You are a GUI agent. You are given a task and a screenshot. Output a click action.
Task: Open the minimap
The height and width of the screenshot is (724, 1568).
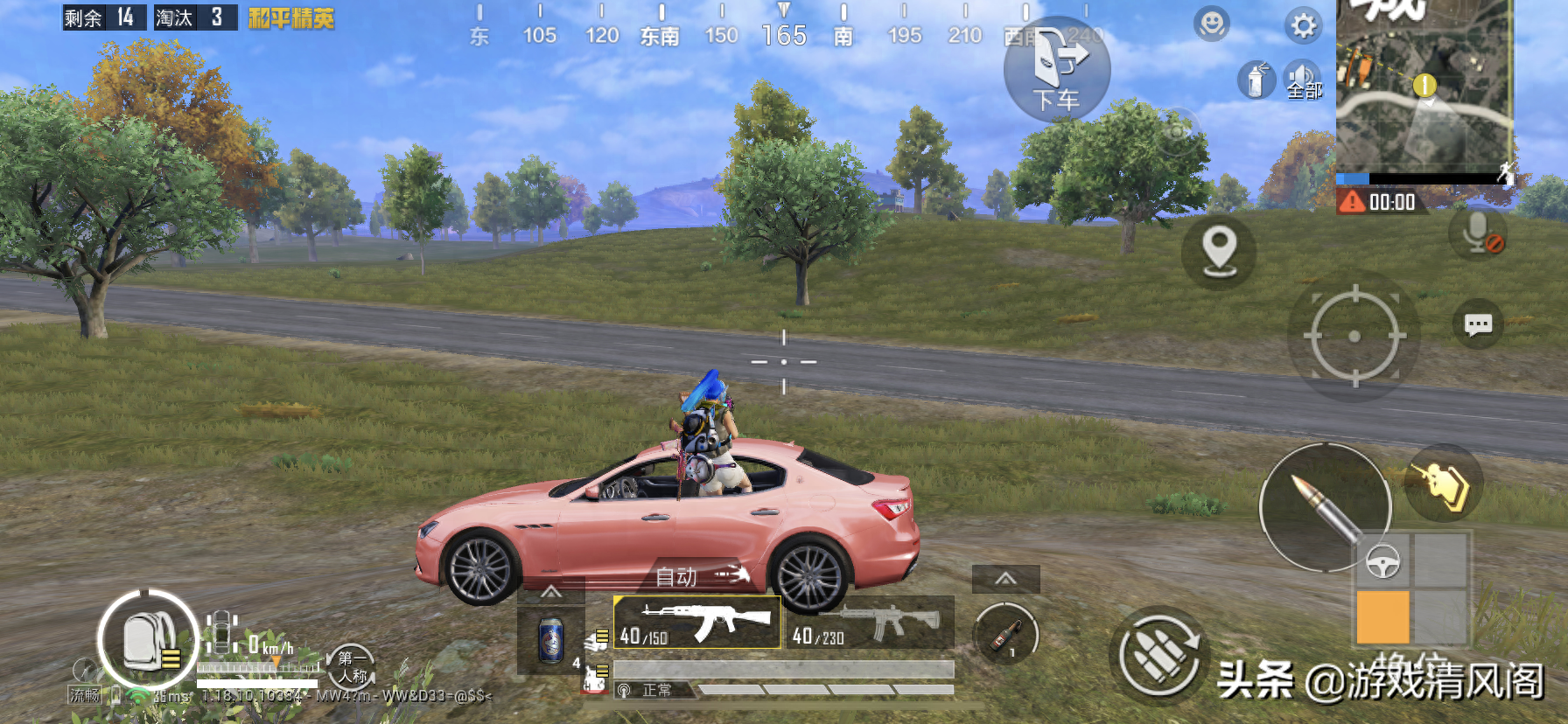click(x=1424, y=88)
